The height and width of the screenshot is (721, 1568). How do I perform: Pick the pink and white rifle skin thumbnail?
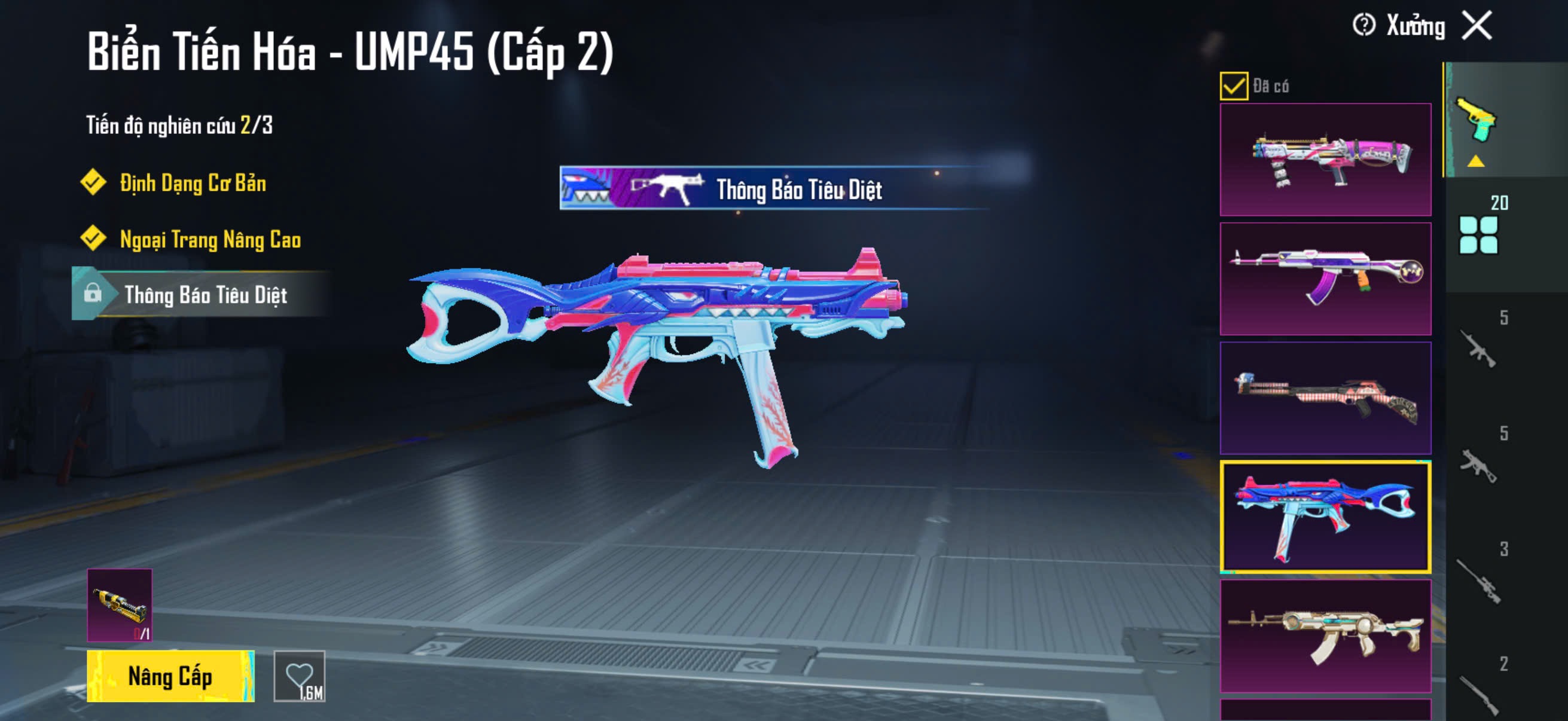tap(1325, 160)
